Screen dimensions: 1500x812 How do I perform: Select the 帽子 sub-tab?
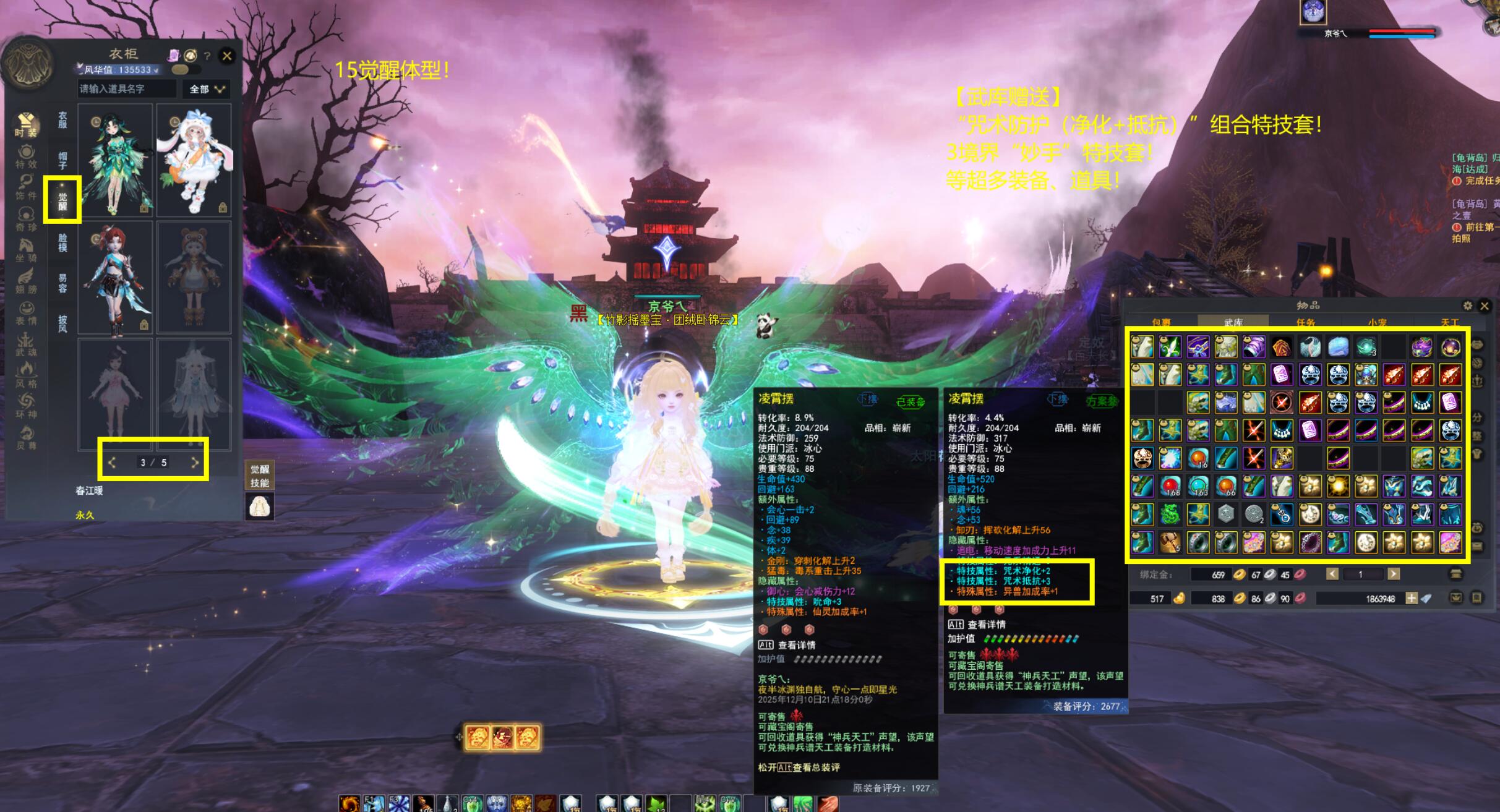pyautogui.click(x=62, y=160)
